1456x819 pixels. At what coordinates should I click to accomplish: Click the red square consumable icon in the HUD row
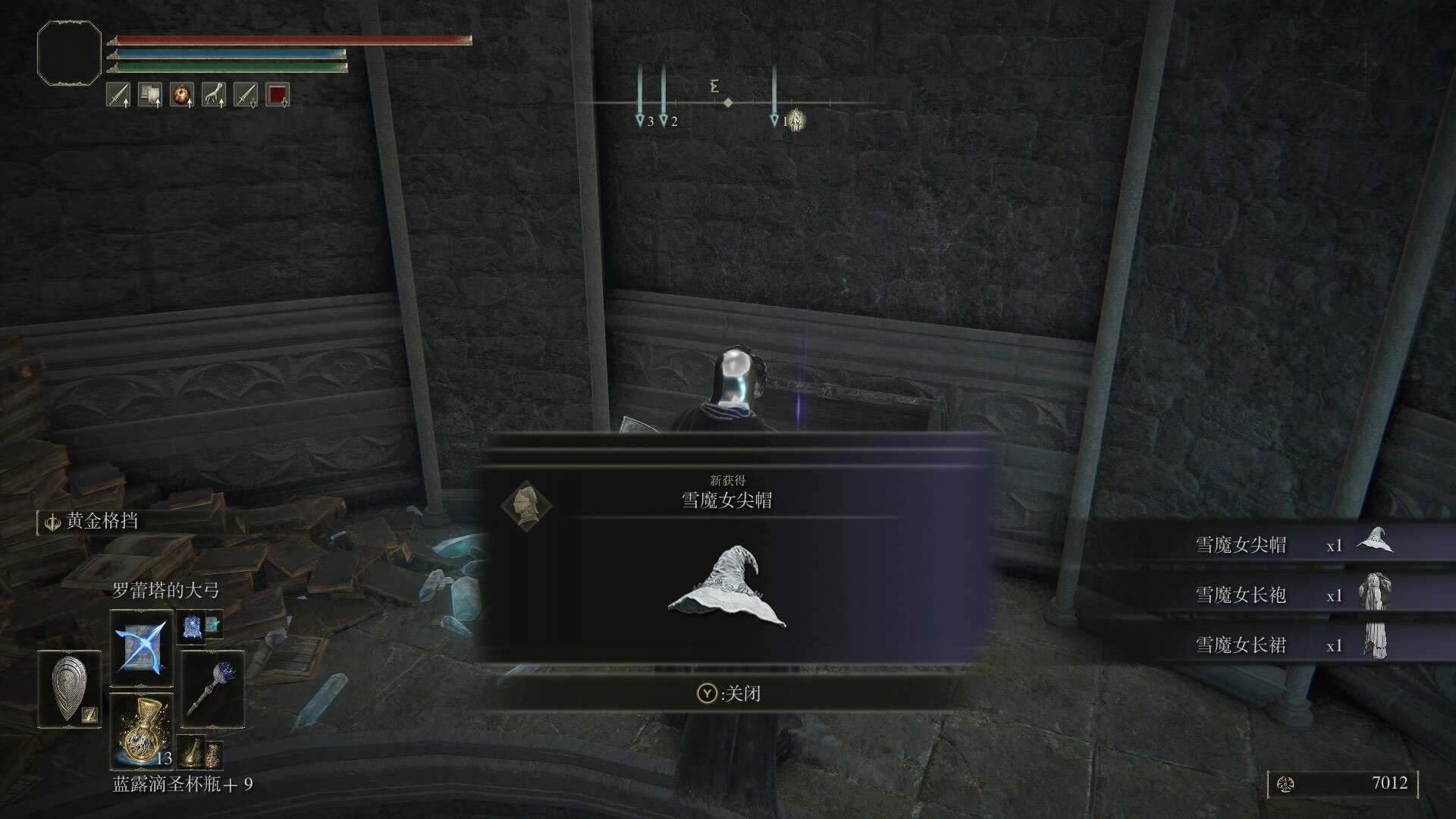click(x=278, y=95)
